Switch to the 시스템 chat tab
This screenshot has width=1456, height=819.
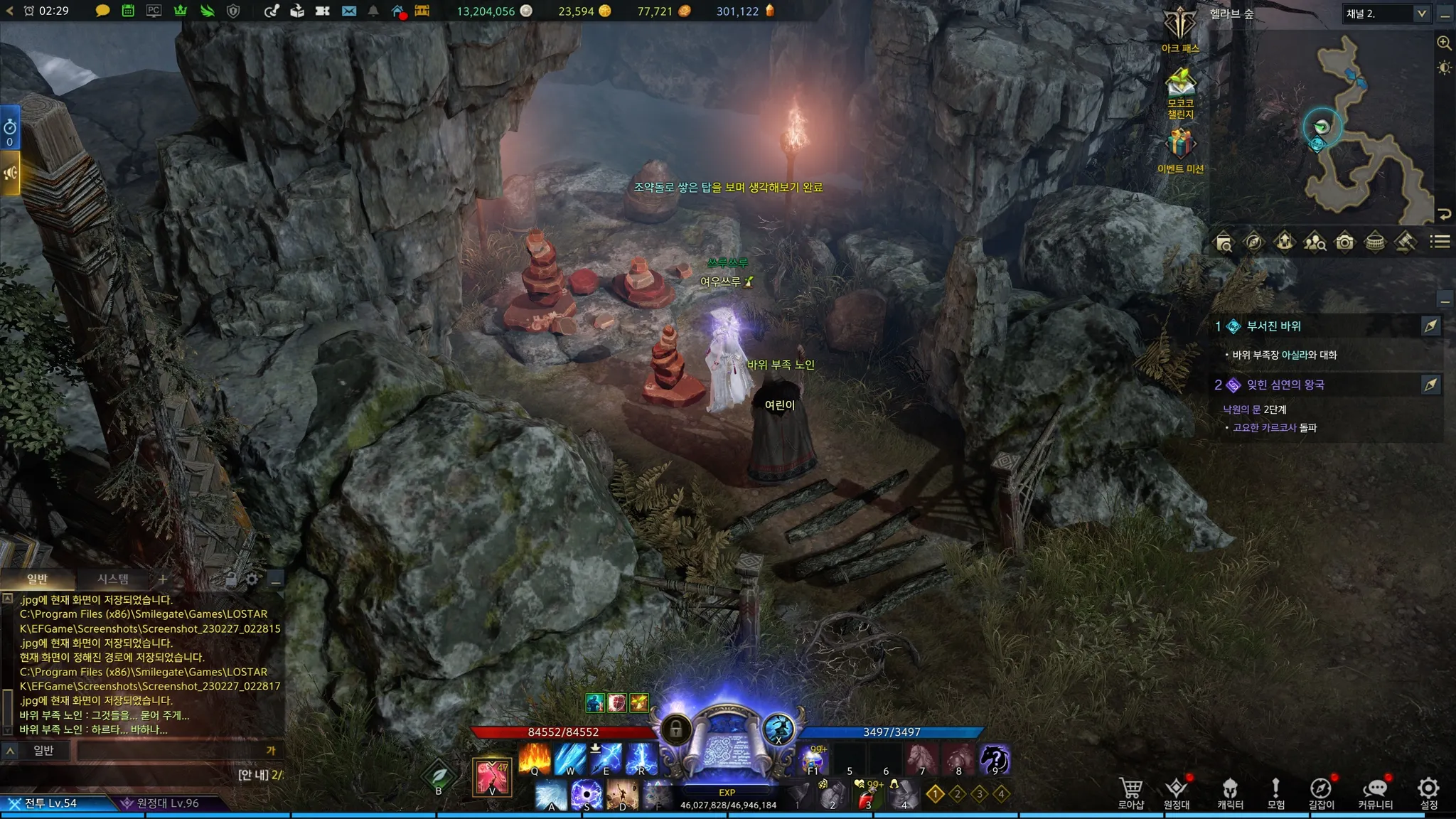point(113,579)
